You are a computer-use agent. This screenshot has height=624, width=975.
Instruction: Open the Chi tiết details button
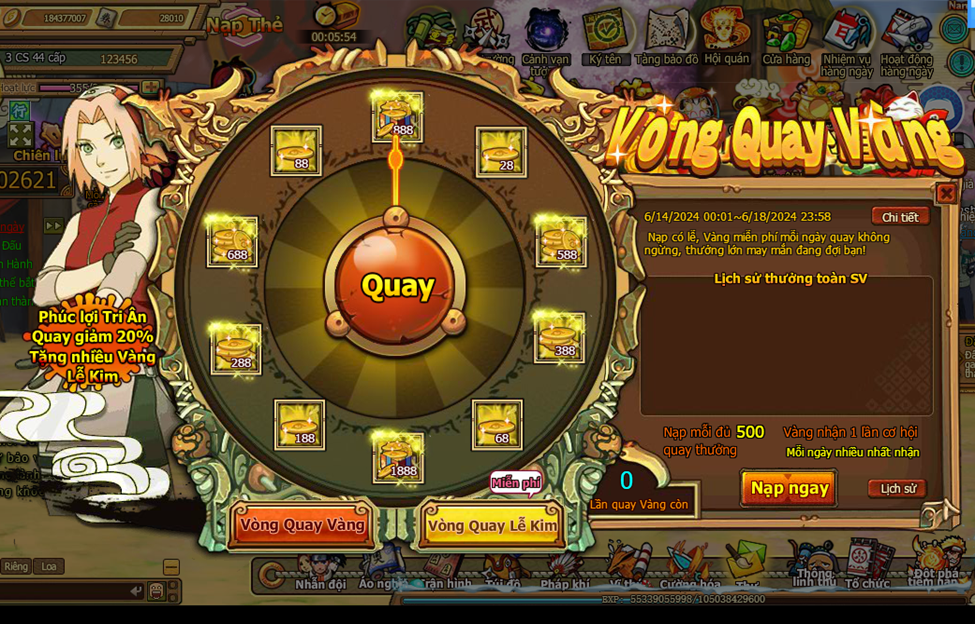(x=899, y=217)
